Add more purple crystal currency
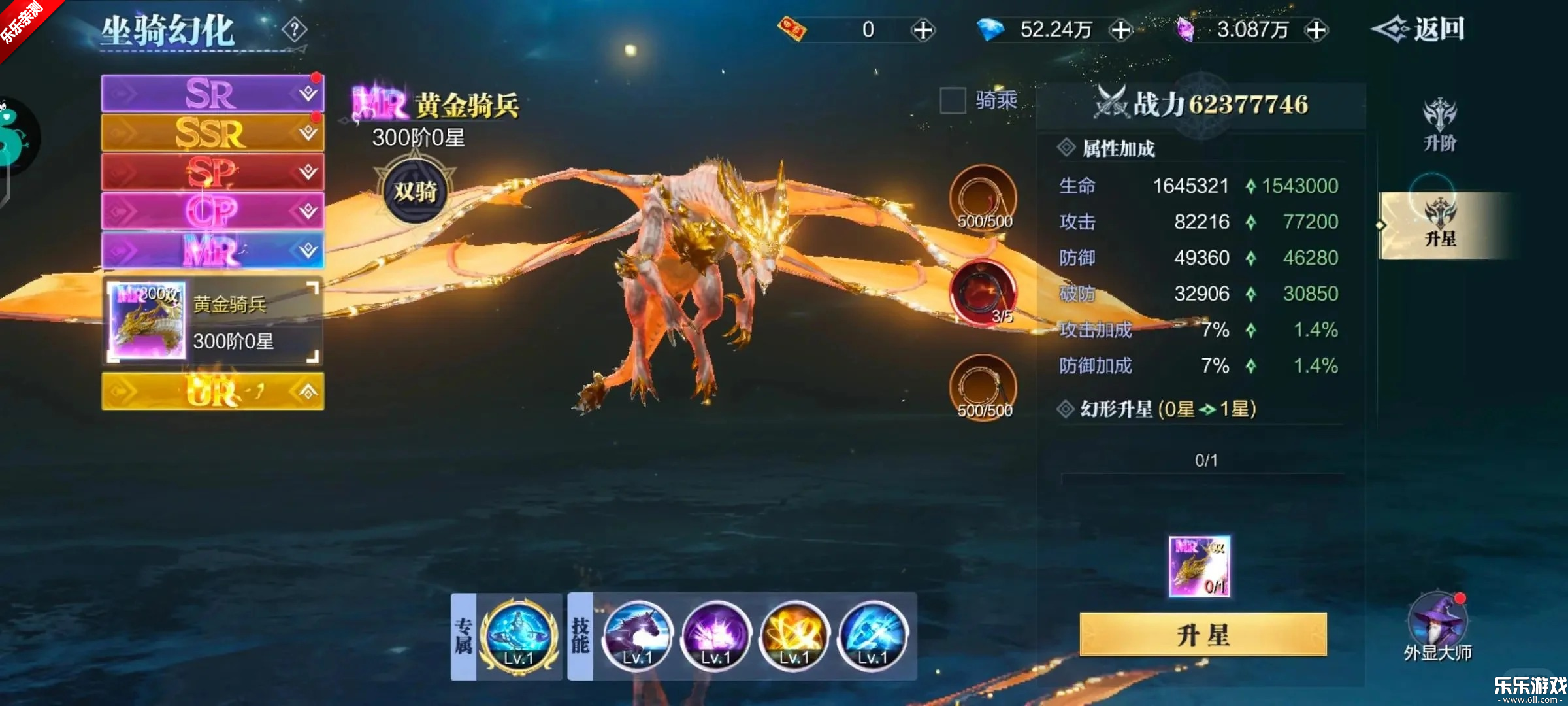 pos(1316,30)
